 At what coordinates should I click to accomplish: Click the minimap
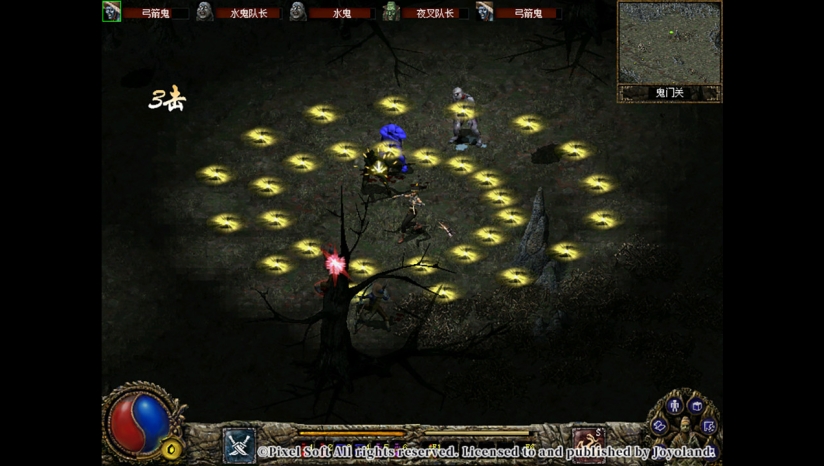coord(669,43)
